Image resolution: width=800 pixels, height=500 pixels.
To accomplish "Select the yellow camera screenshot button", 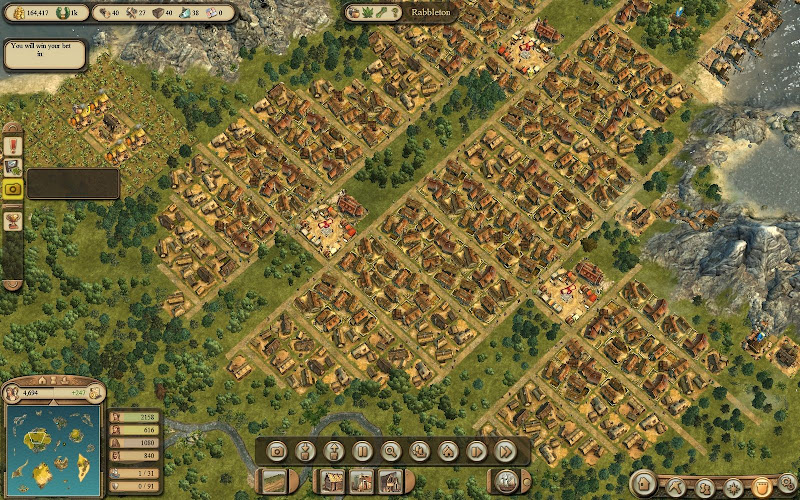I will click(x=13, y=188).
